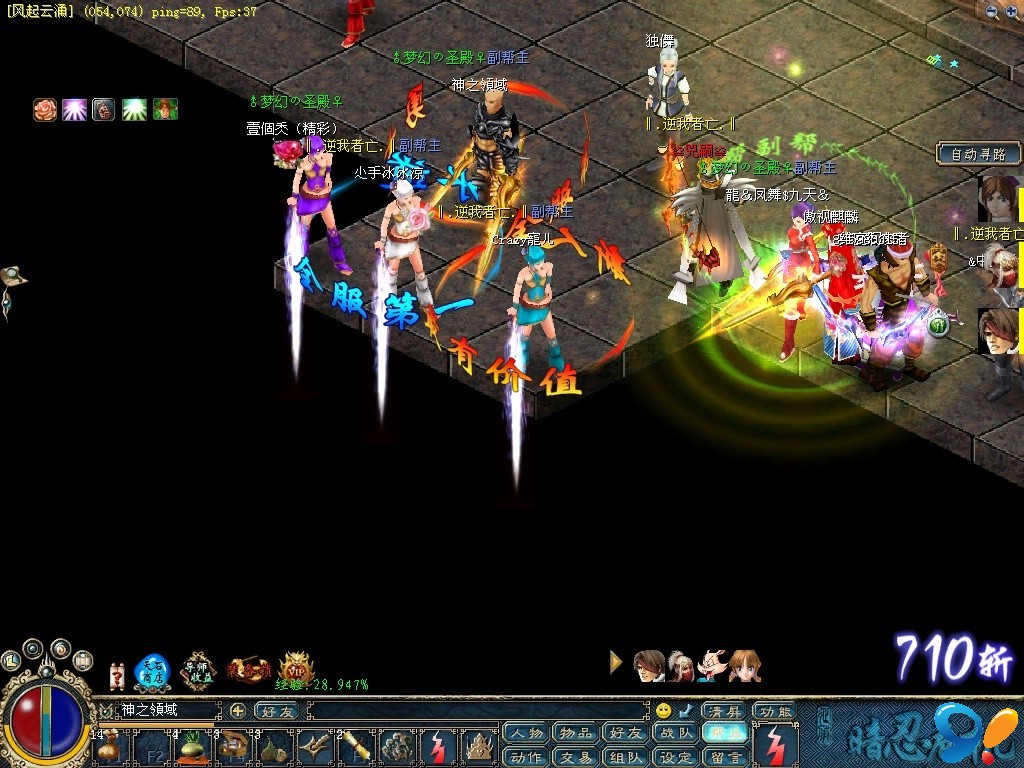Image resolution: width=1024 pixels, height=768 pixels.
Task: Activate 自动寻路 auto-pathfinding
Action: click(979, 154)
